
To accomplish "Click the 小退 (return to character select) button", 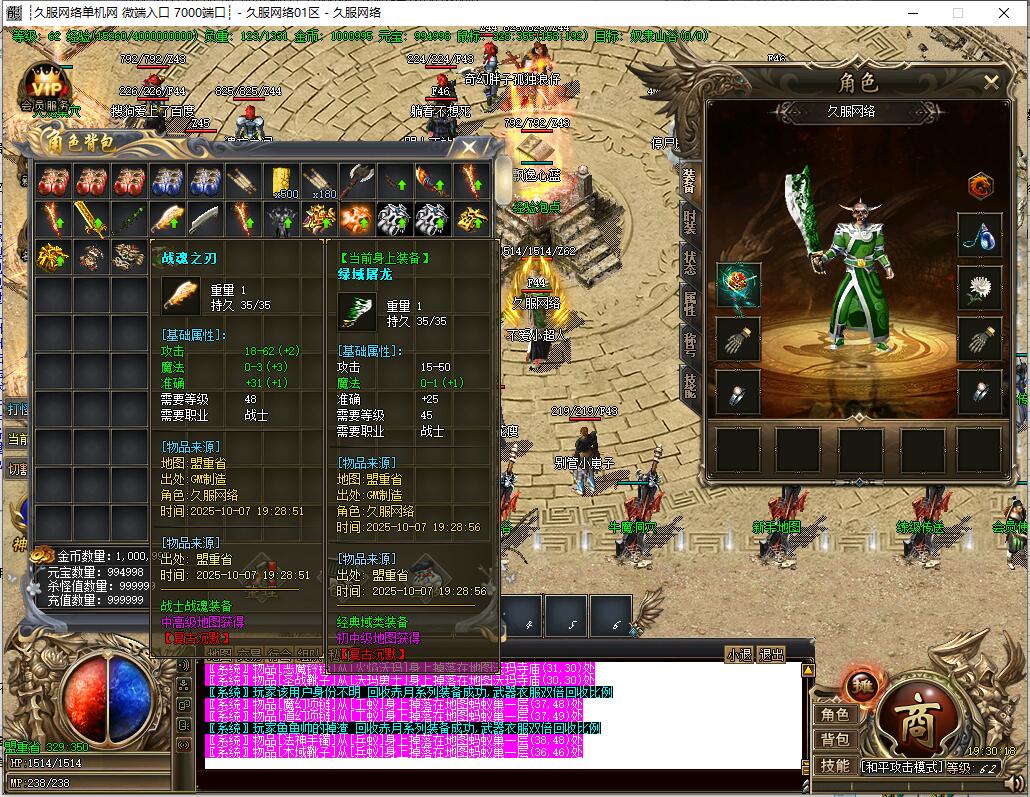I will tap(740, 655).
